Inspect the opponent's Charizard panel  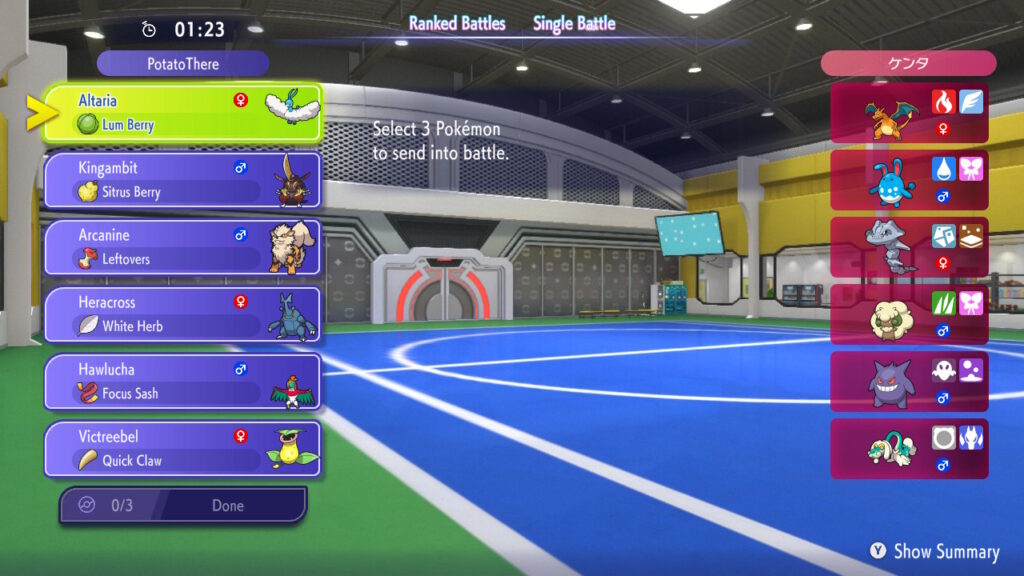click(x=909, y=113)
